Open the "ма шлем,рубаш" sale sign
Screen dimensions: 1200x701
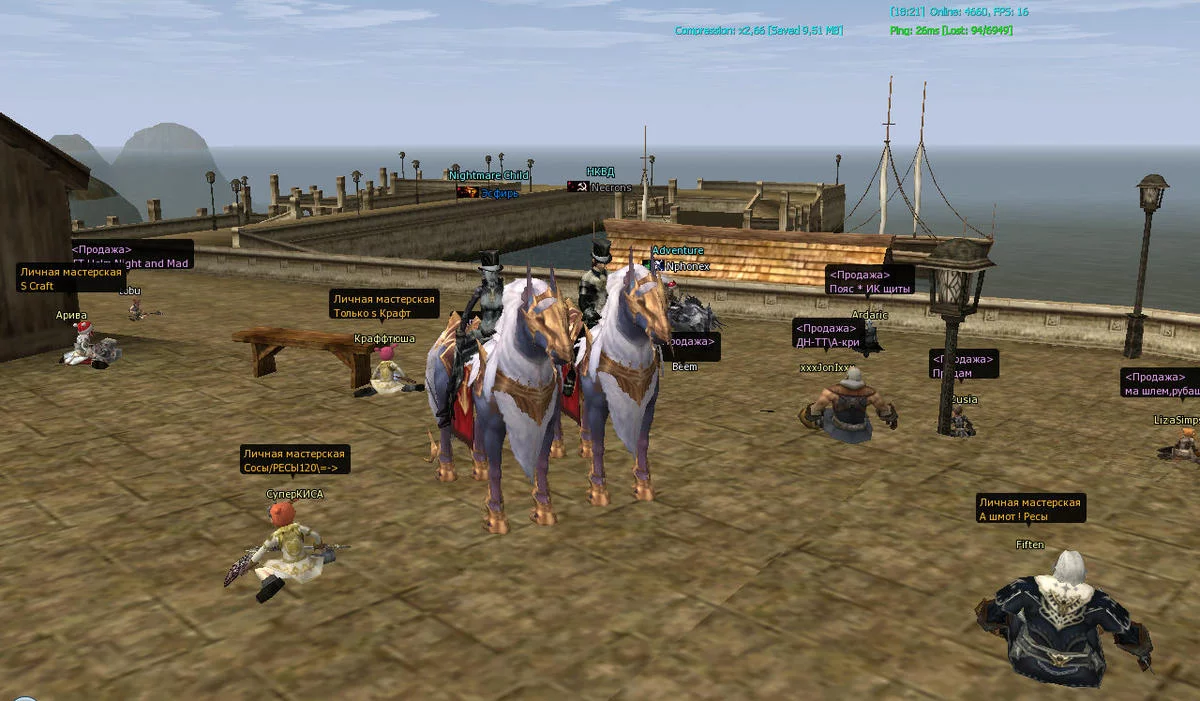1160,384
